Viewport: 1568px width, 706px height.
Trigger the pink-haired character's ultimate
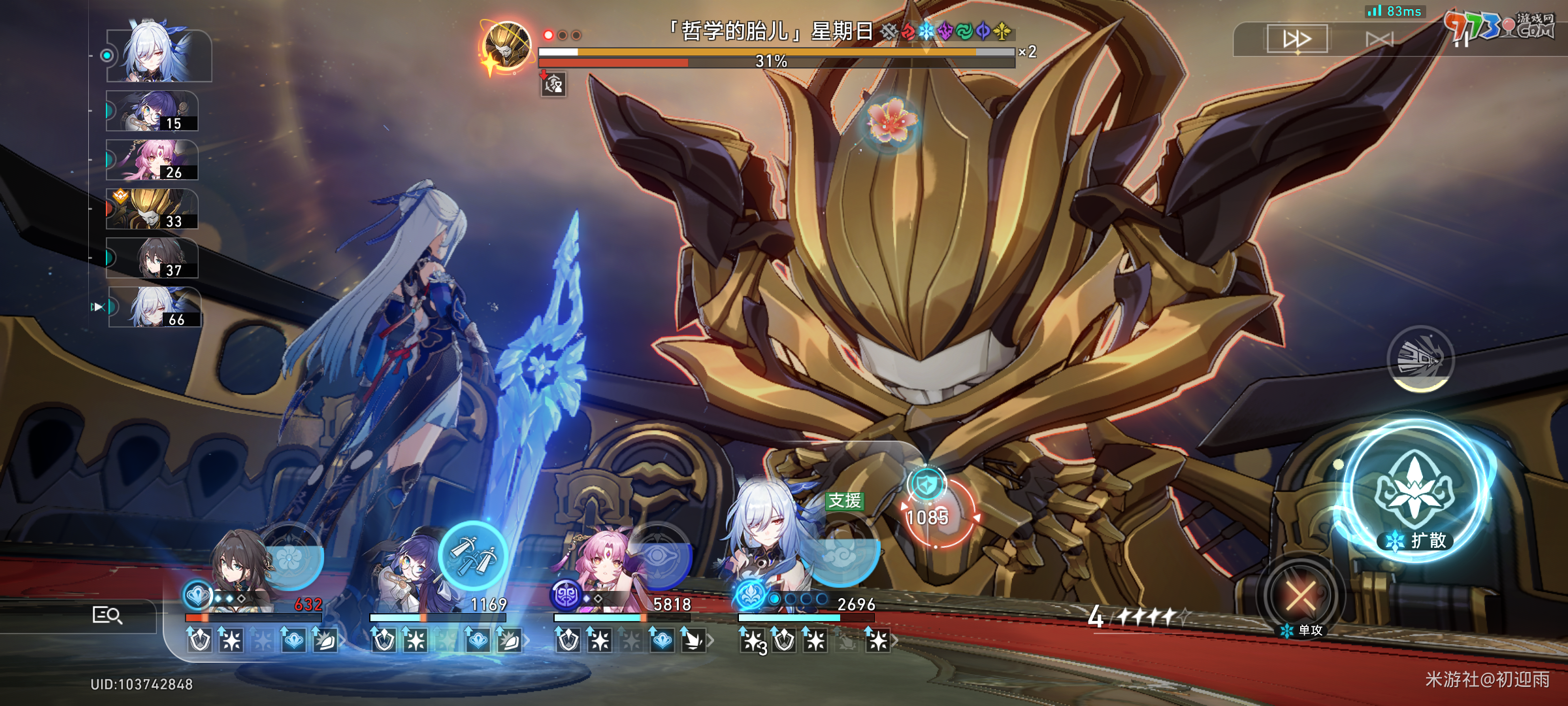click(658, 557)
